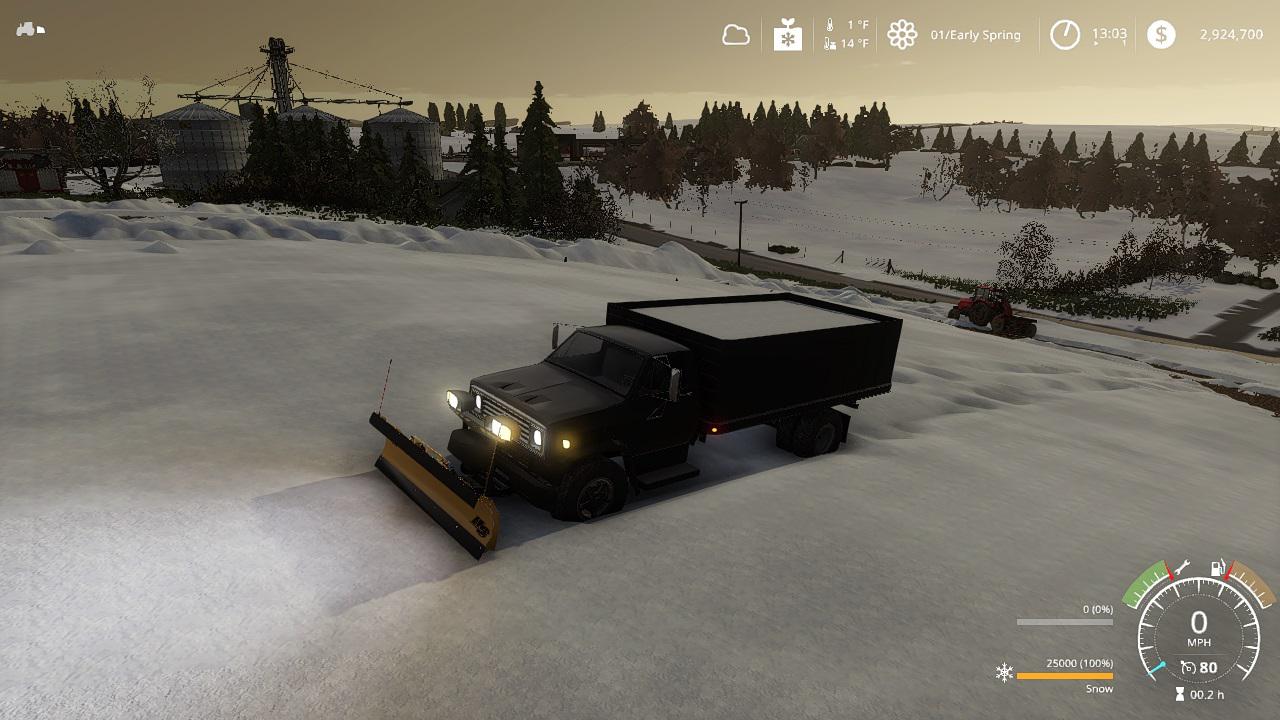Click the wrench damage gauge icon
Image resolution: width=1280 pixels, height=720 pixels.
pos(1180,568)
